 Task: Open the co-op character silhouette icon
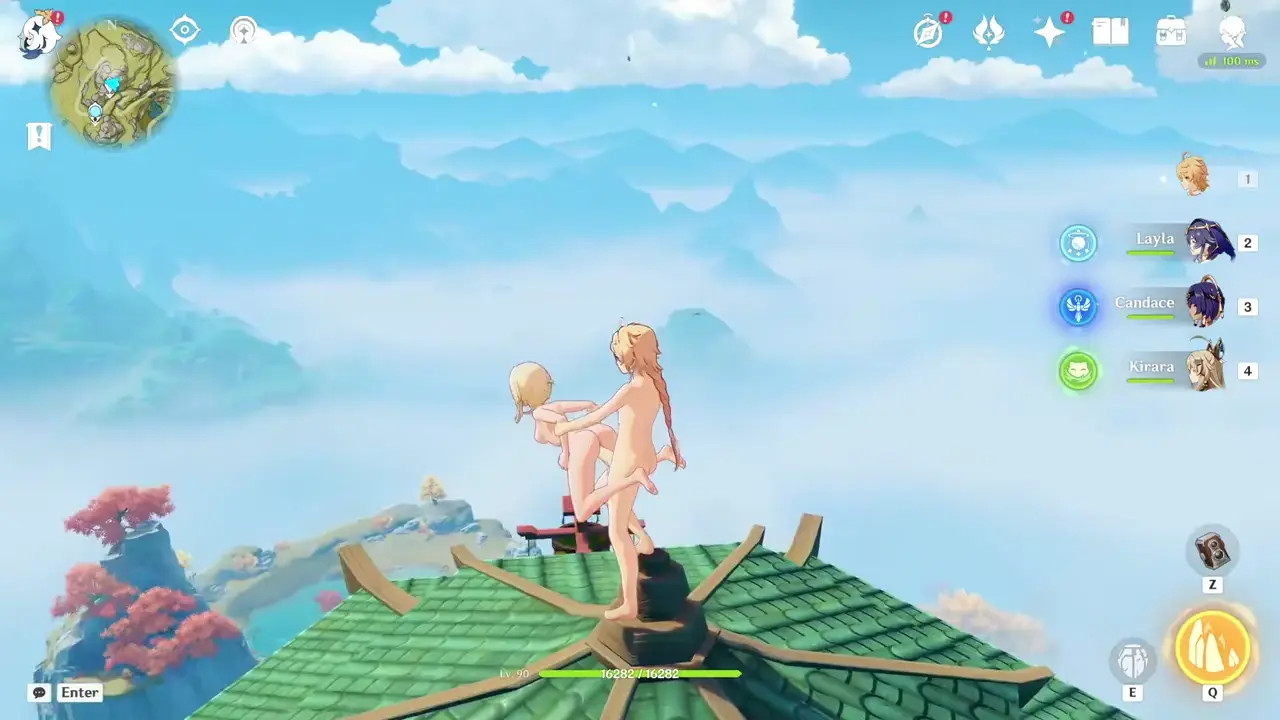(x=1232, y=32)
